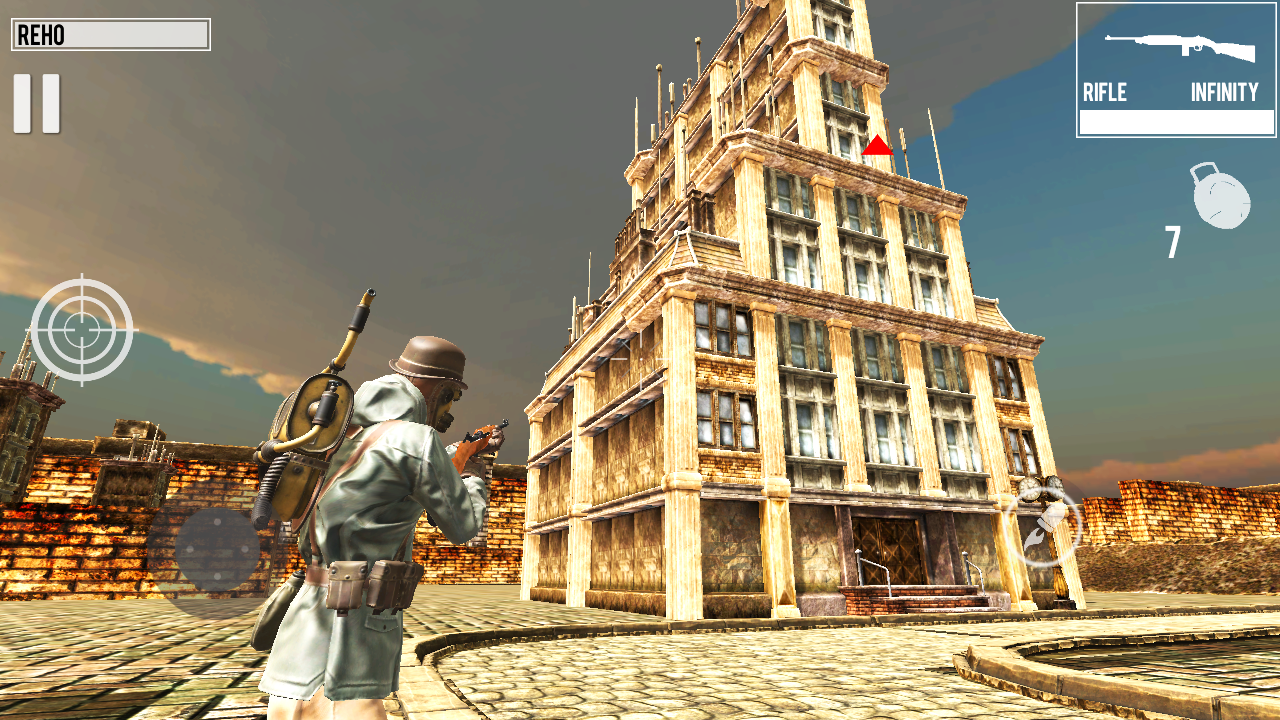Tap the grenade count number 7
The image size is (1280, 720).
click(1172, 243)
